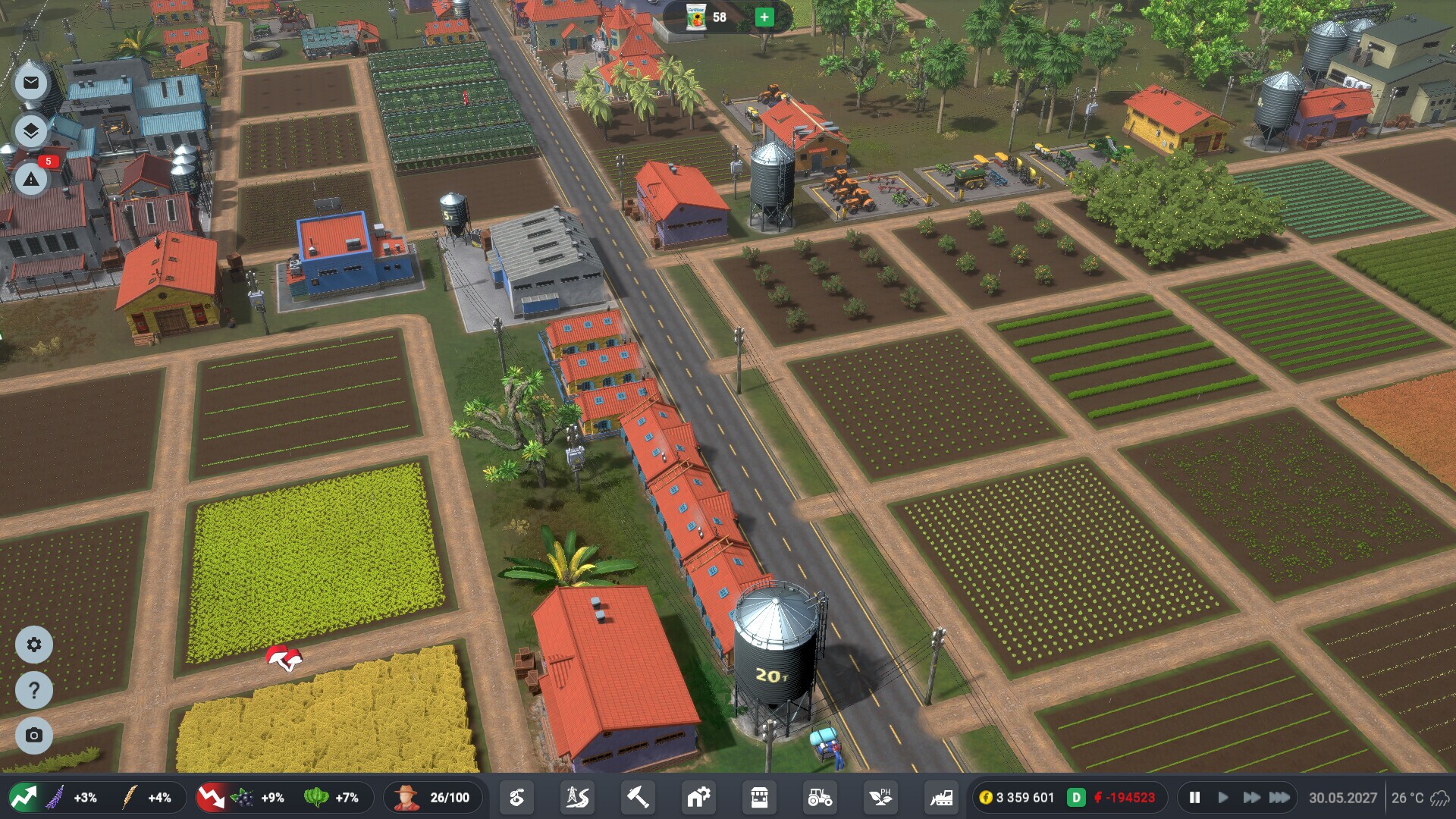Pause the game simulation
Viewport: 1456px width, 819px height.
[1194, 797]
